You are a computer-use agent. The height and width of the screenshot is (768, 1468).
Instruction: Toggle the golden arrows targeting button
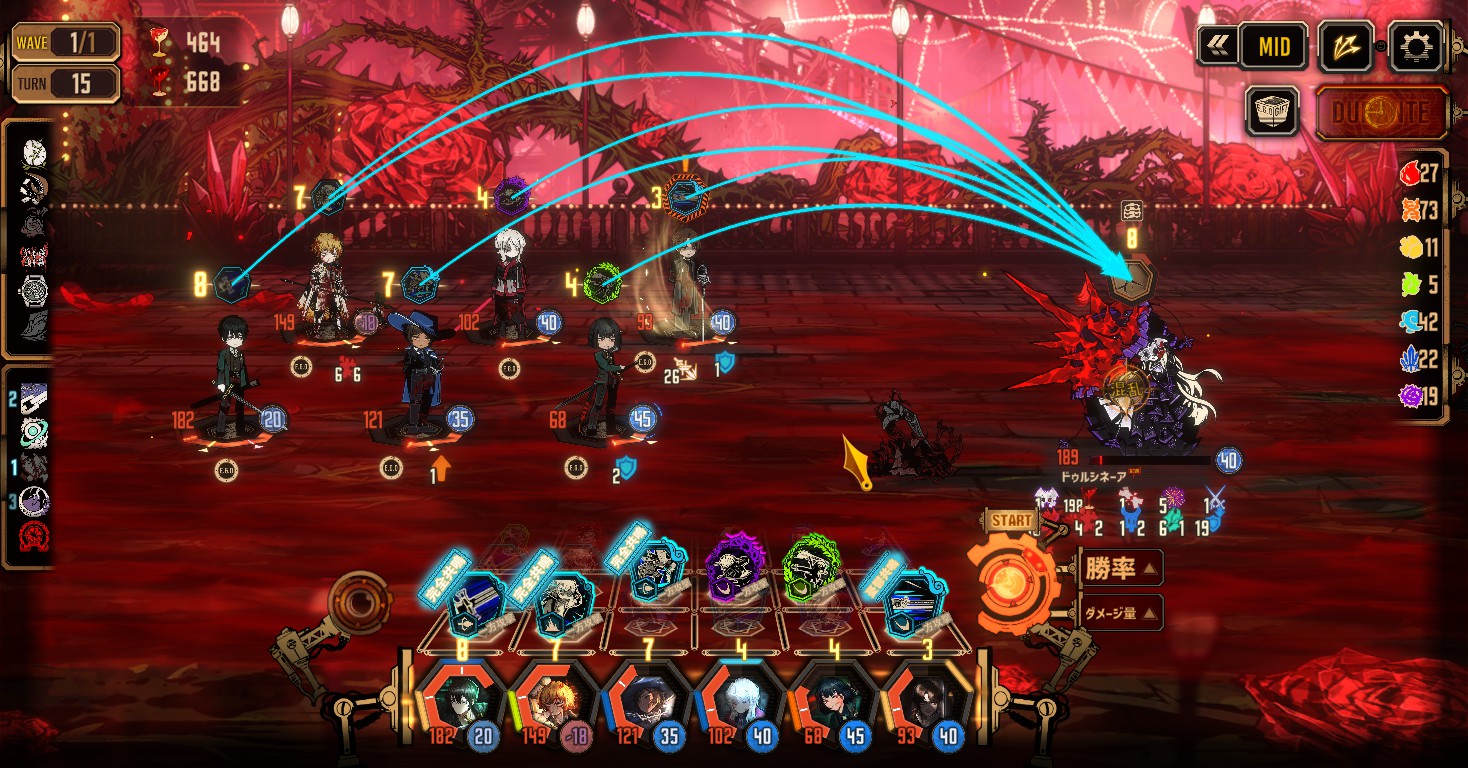pos(1345,46)
